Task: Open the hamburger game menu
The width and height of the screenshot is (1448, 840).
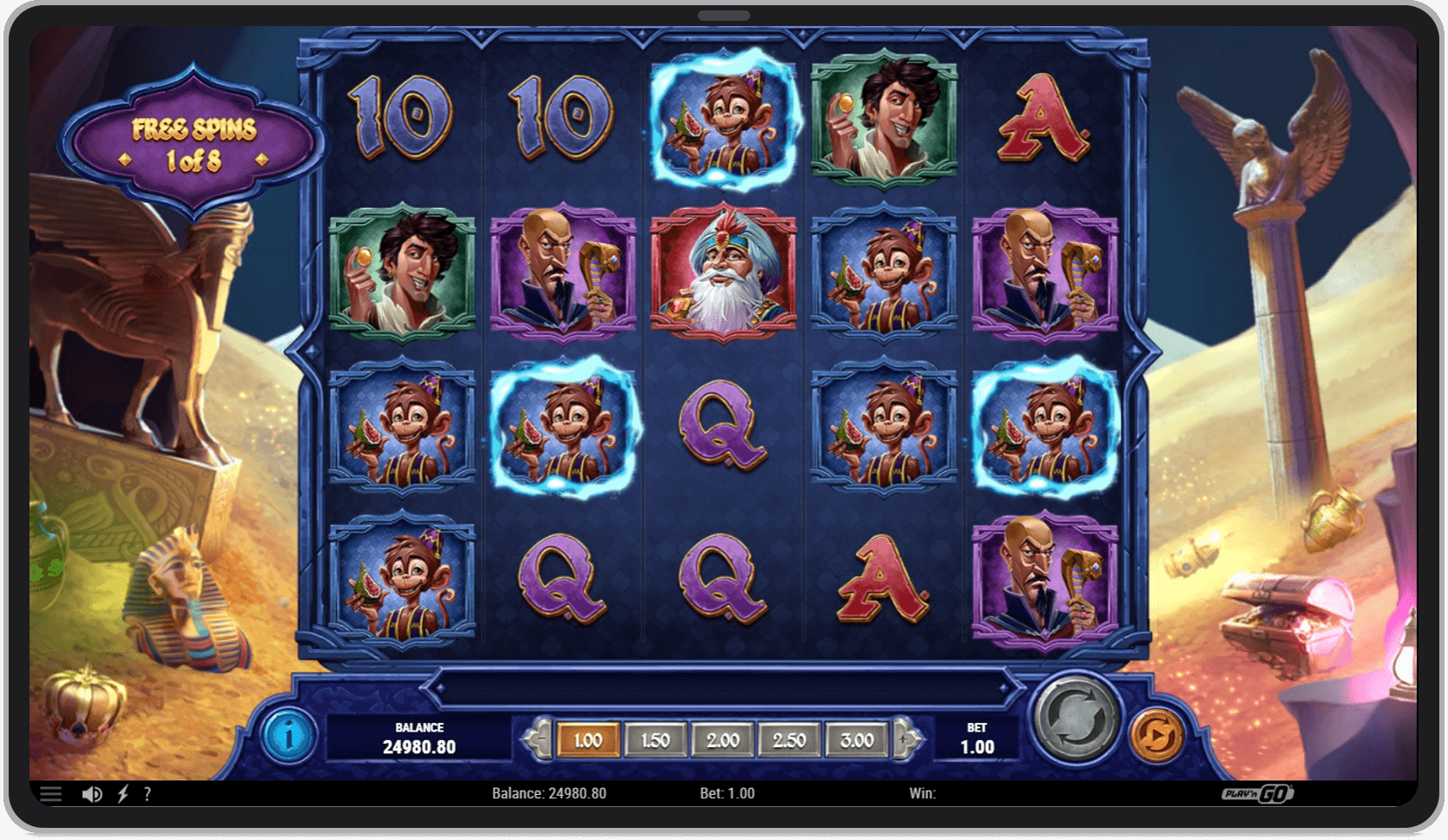Action: [52, 792]
